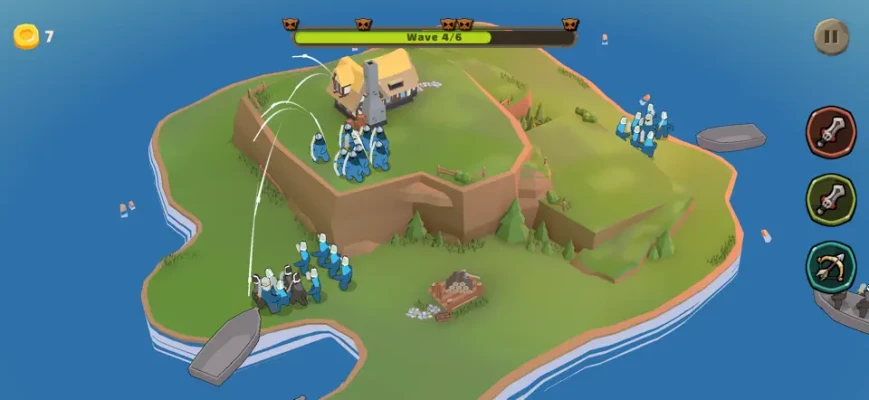The width and height of the screenshot is (869, 400).
Task: Pause the game with the pause button
Action: point(830,38)
